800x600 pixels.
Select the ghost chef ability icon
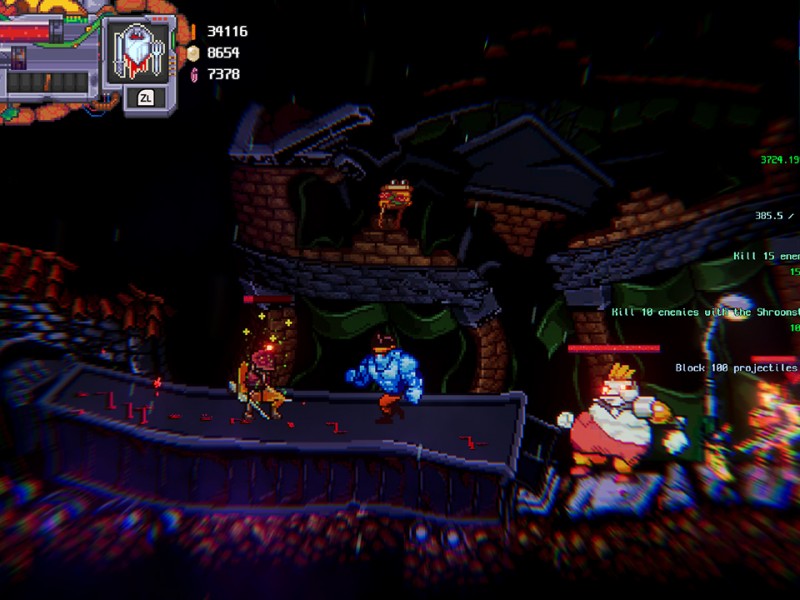[138, 52]
